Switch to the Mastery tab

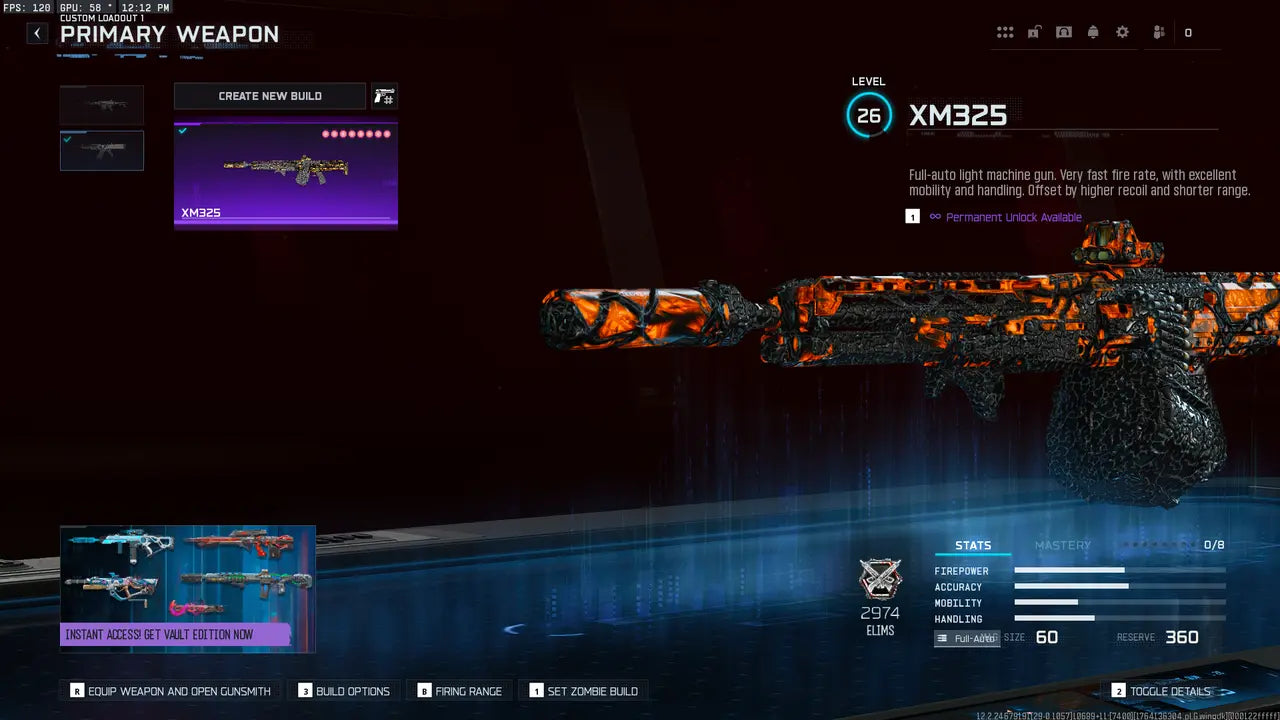(x=1062, y=545)
